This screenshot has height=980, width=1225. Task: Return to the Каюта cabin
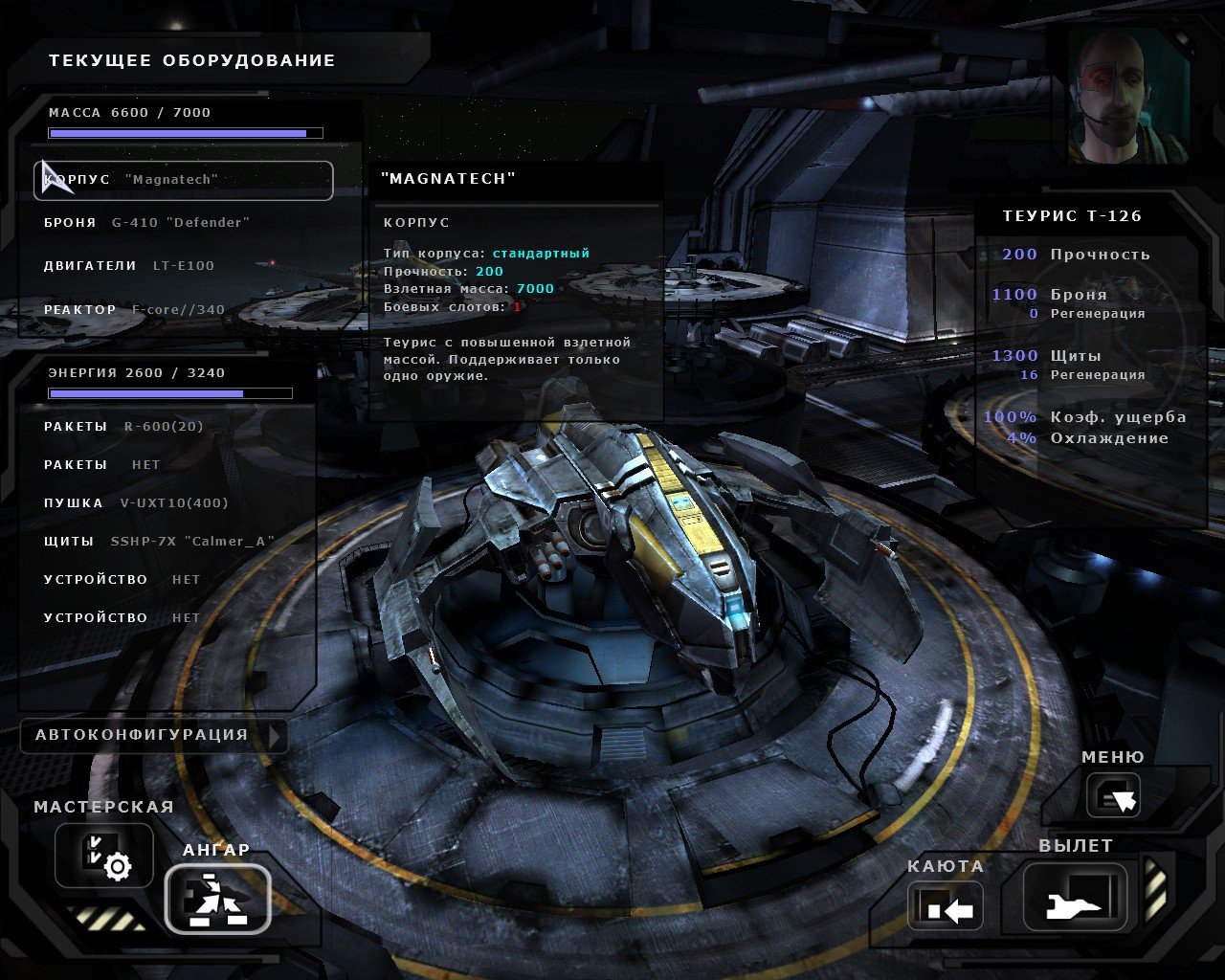[x=946, y=905]
